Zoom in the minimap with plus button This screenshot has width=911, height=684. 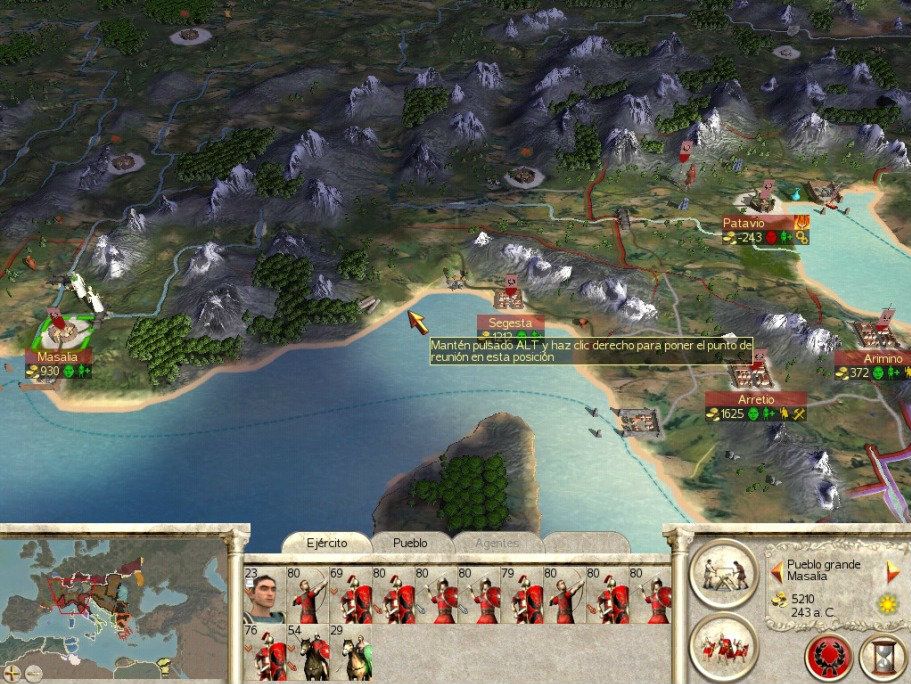point(12,672)
